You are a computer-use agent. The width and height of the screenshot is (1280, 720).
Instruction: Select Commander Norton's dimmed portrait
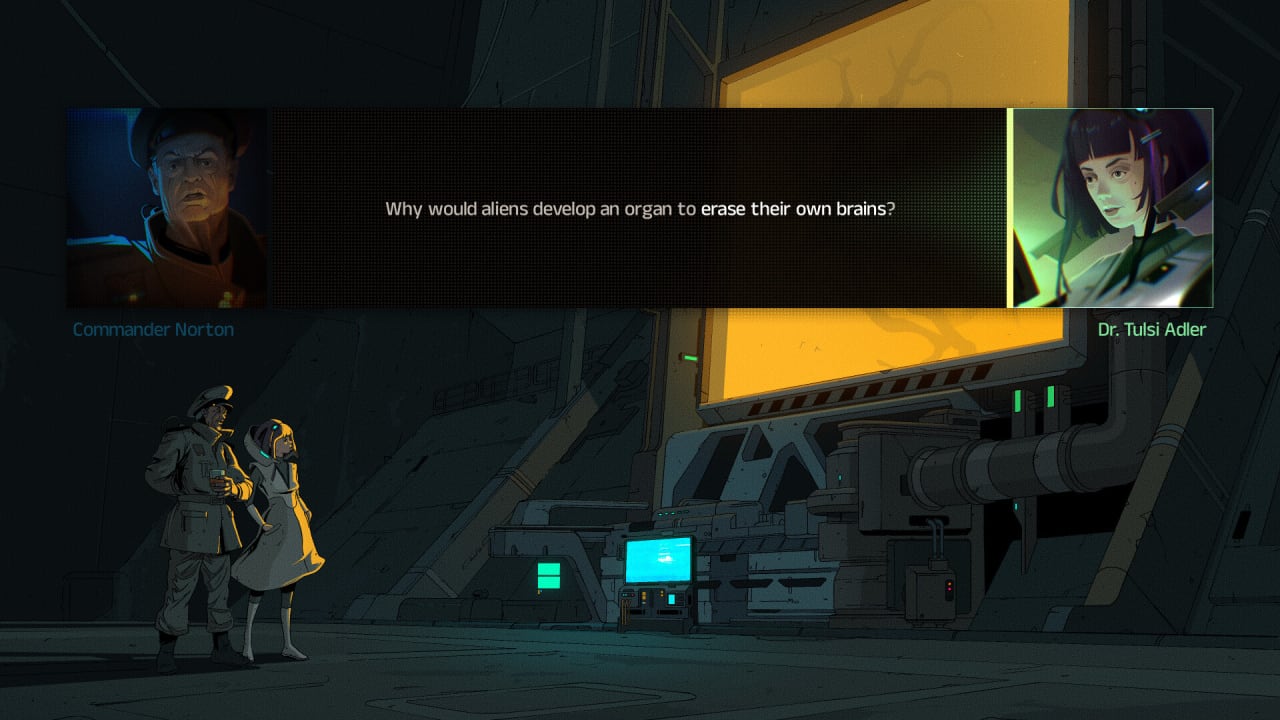click(x=167, y=208)
